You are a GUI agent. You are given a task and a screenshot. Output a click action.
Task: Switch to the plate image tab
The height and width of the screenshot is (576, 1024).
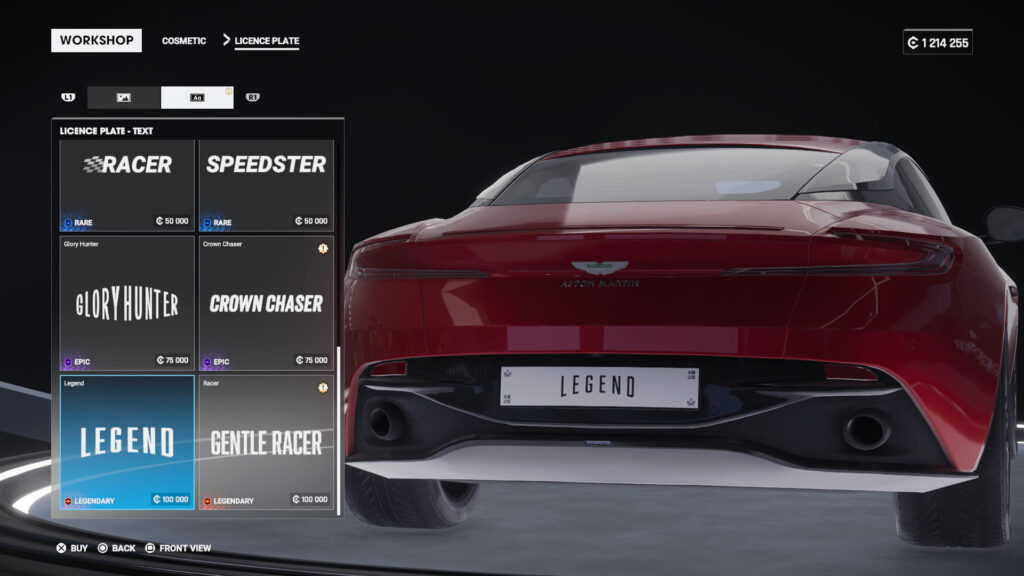(x=123, y=97)
